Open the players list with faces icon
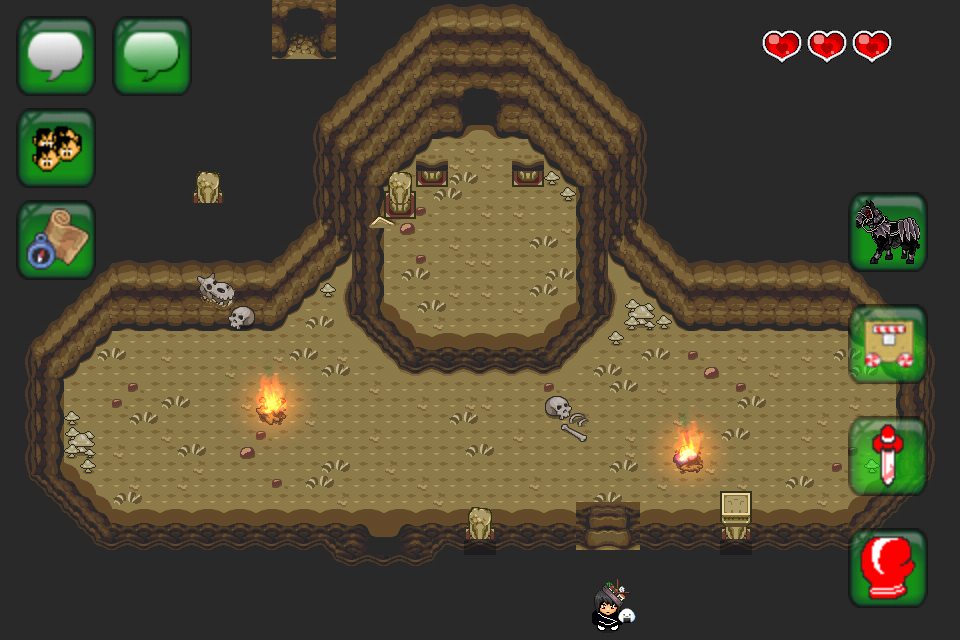The width and height of the screenshot is (960, 640). click(56, 148)
